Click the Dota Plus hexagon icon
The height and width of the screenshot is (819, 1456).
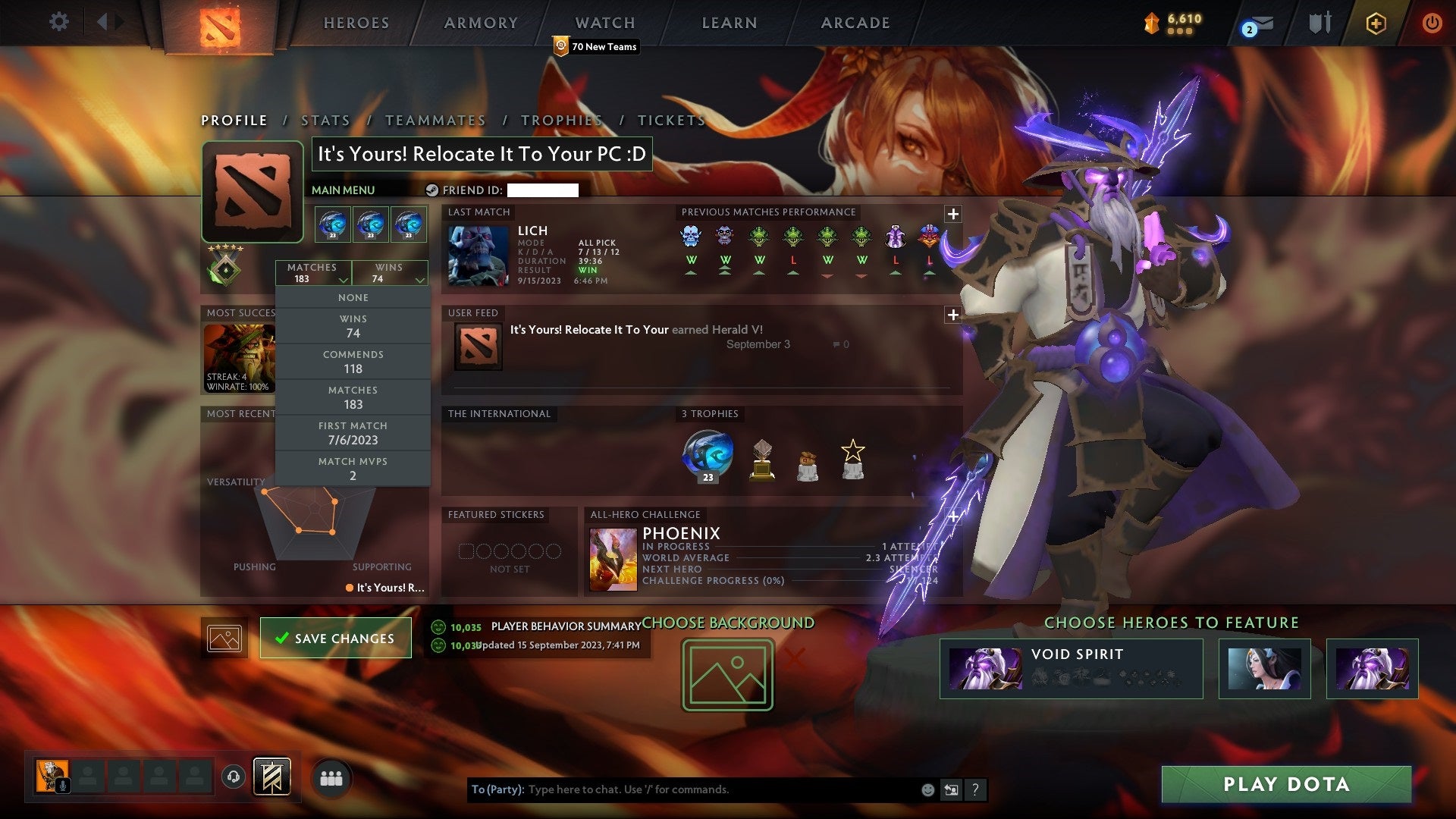click(x=1377, y=23)
